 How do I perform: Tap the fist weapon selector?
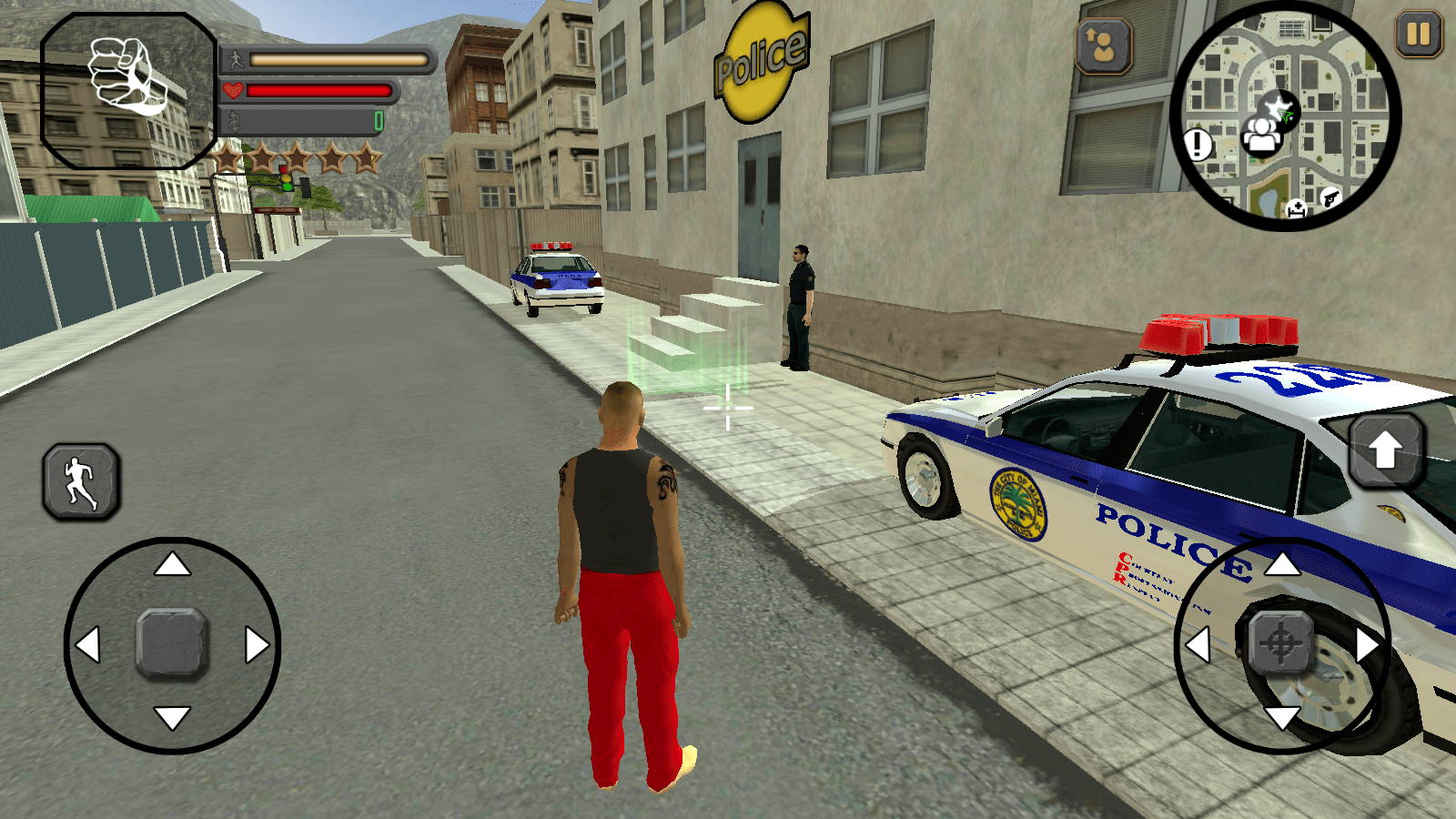point(128,89)
